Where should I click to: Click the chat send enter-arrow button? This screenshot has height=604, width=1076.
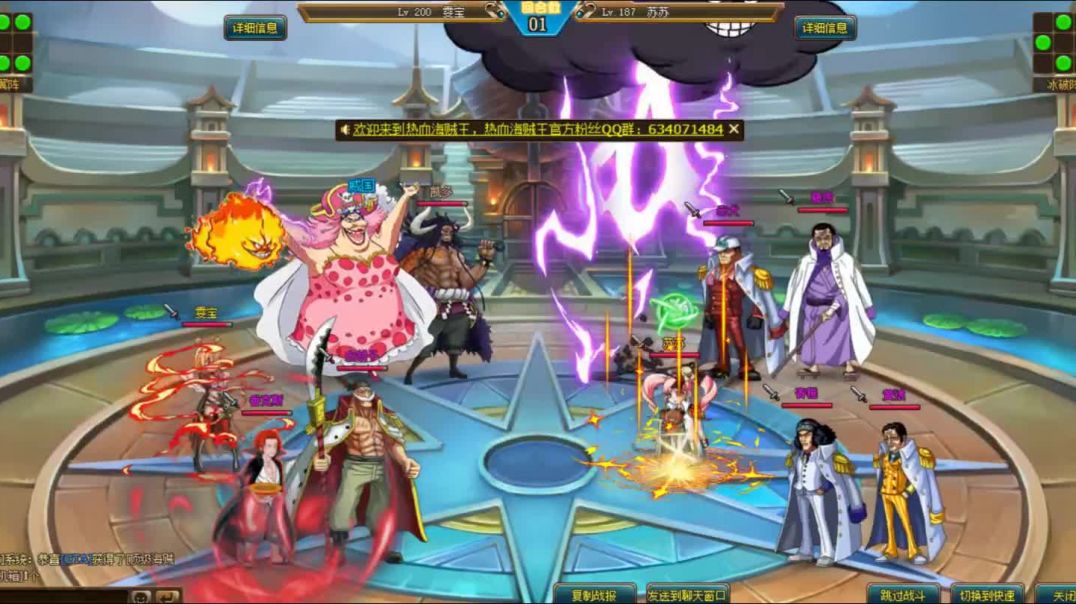[x=167, y=596]
